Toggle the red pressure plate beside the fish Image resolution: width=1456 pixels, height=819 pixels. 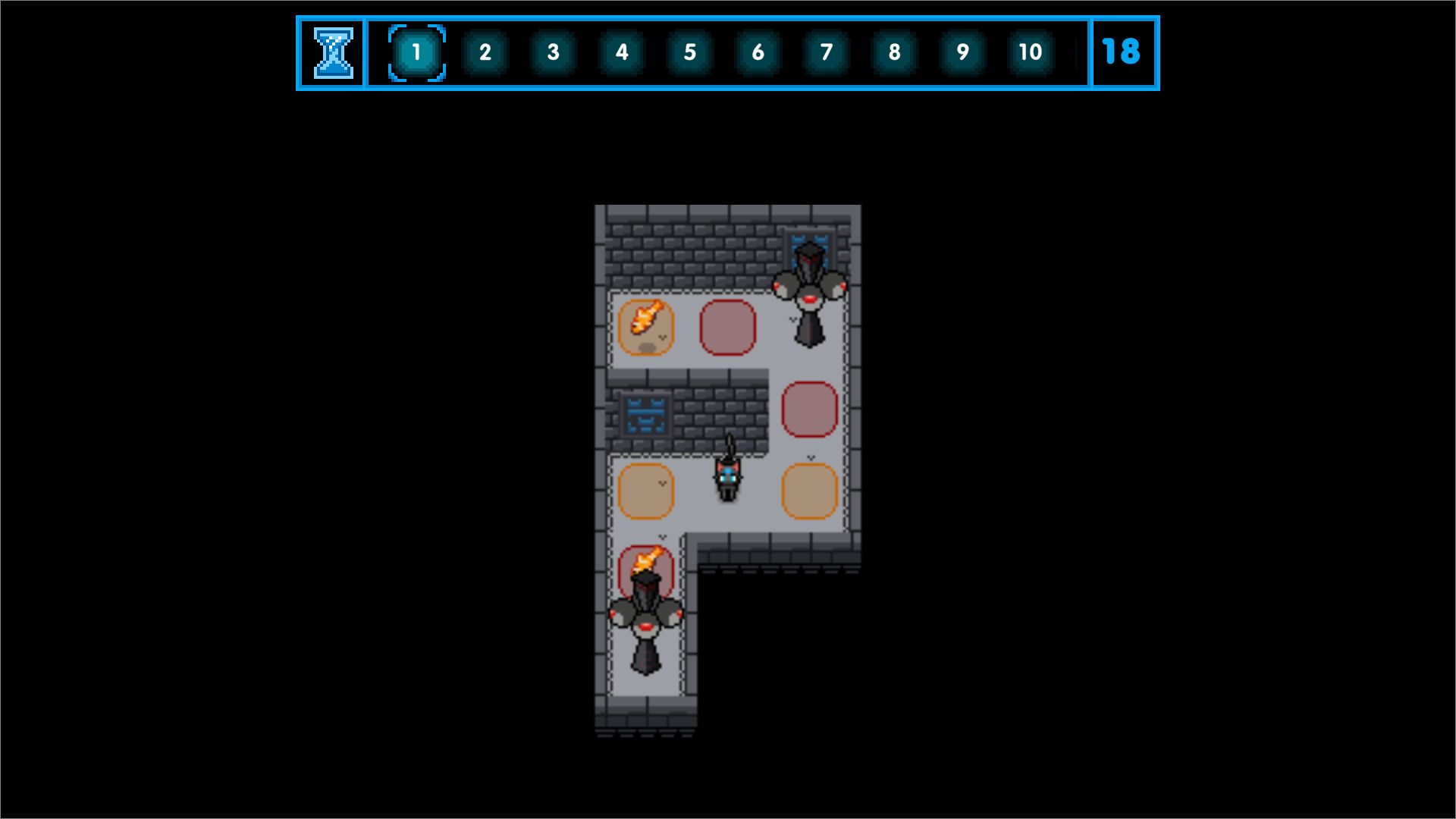click(726, 326)
